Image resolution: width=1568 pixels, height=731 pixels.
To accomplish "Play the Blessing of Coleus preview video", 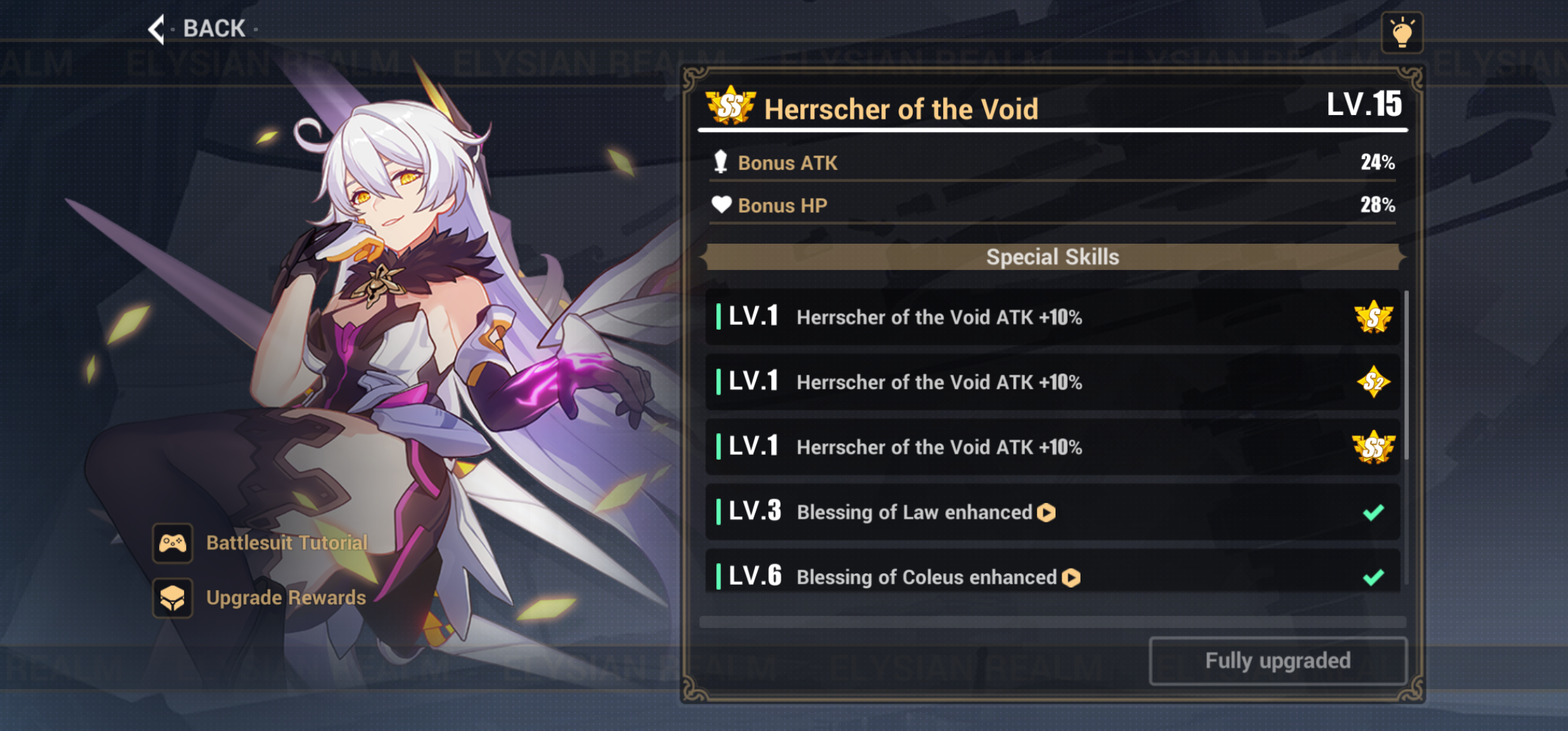I will (1070, 577).
